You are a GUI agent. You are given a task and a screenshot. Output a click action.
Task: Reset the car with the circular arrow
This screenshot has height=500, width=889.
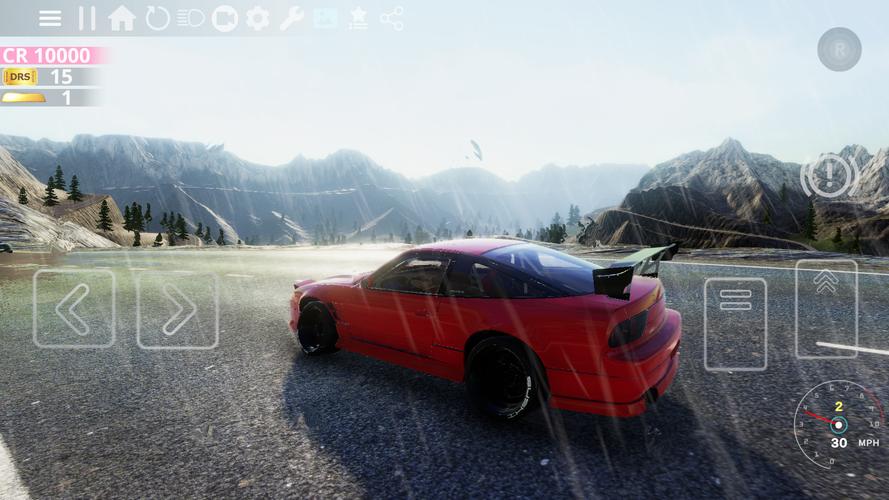point(157,18)
